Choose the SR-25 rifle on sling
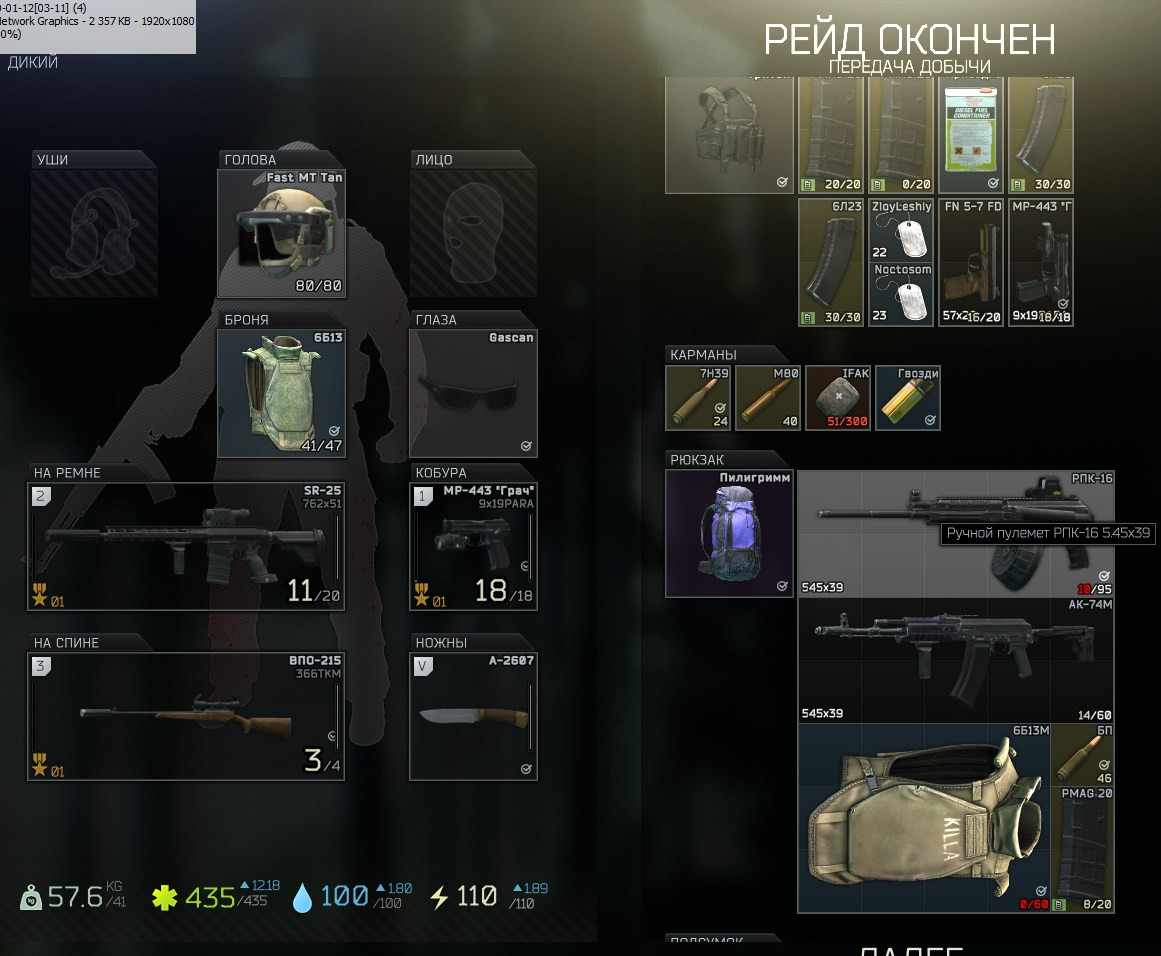The height and width of the screenshot is (956, 1161). [186, 547]
